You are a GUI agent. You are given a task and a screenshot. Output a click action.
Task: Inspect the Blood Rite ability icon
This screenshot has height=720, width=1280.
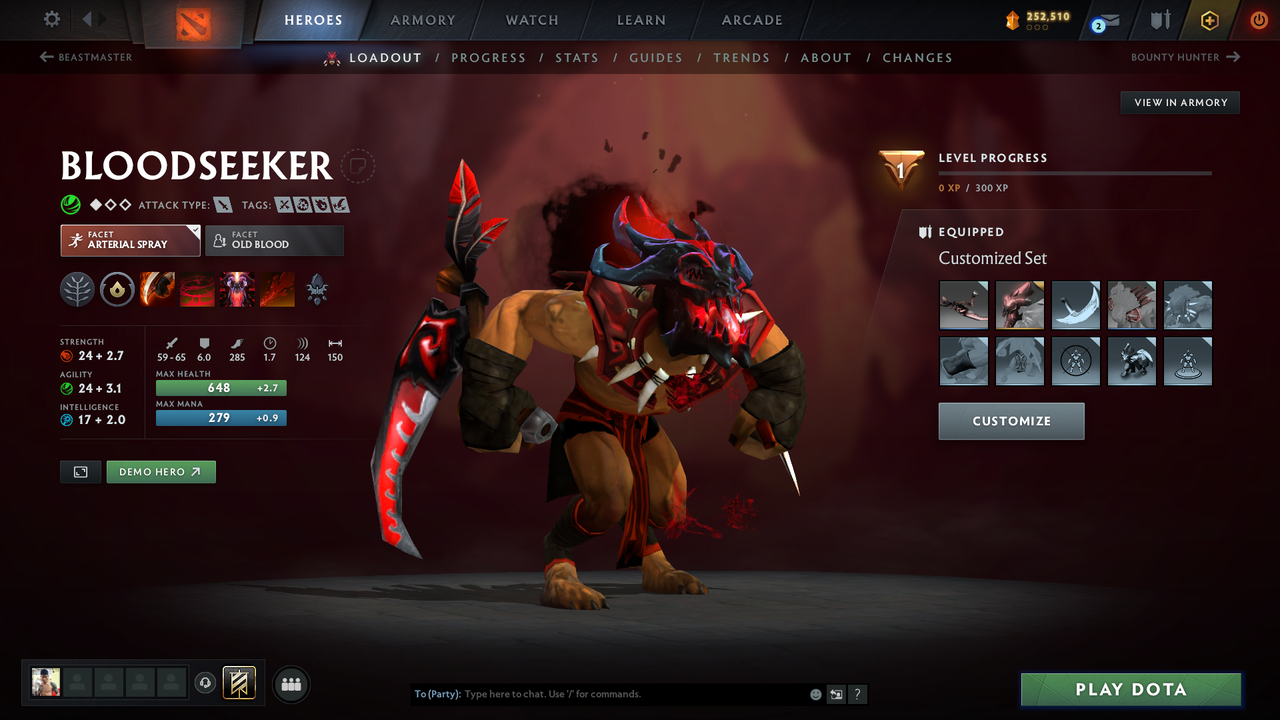(x=196, y=290)
